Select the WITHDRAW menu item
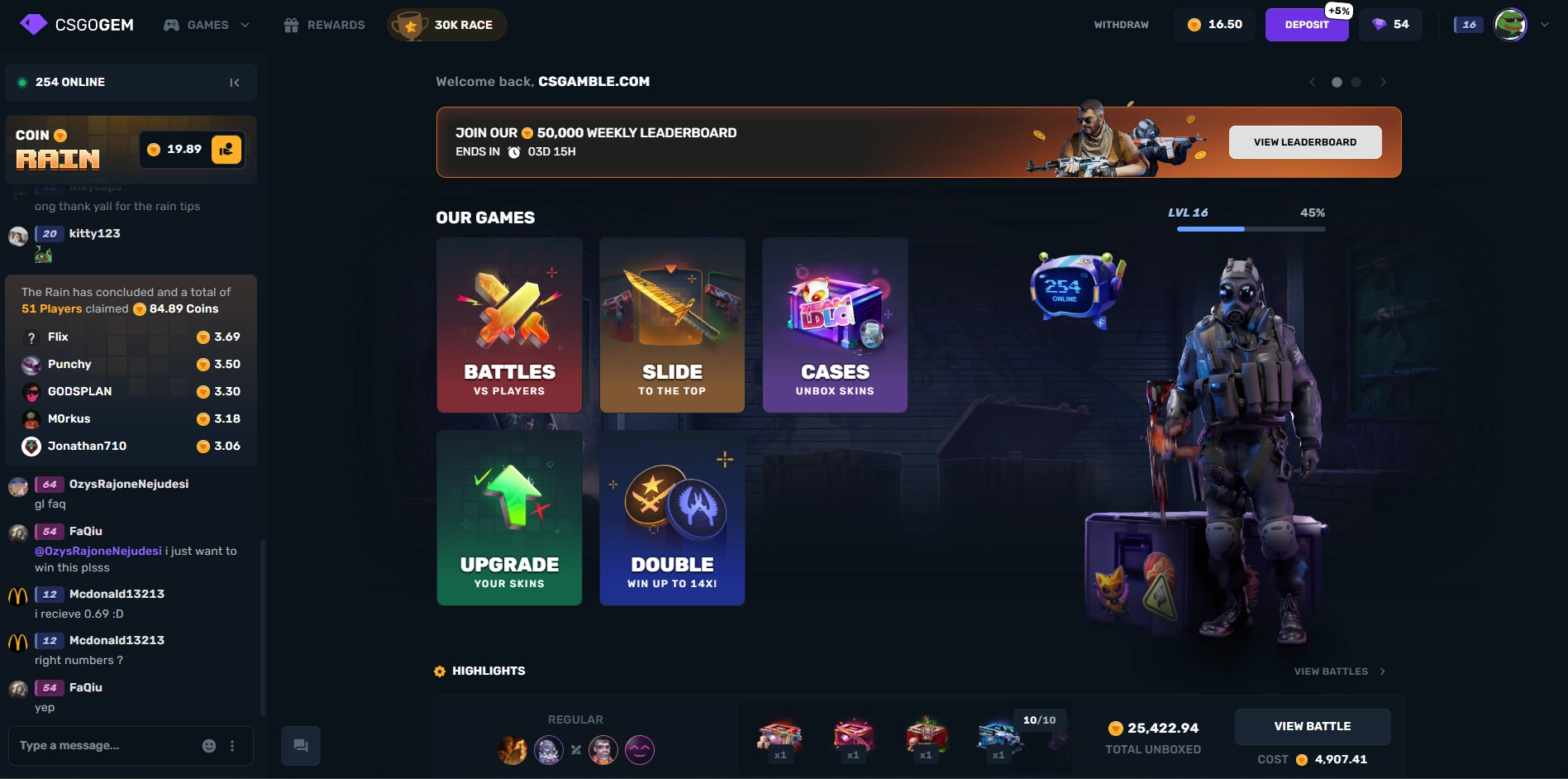The width and height of the screenshot is (1568, 779). 1121,24
